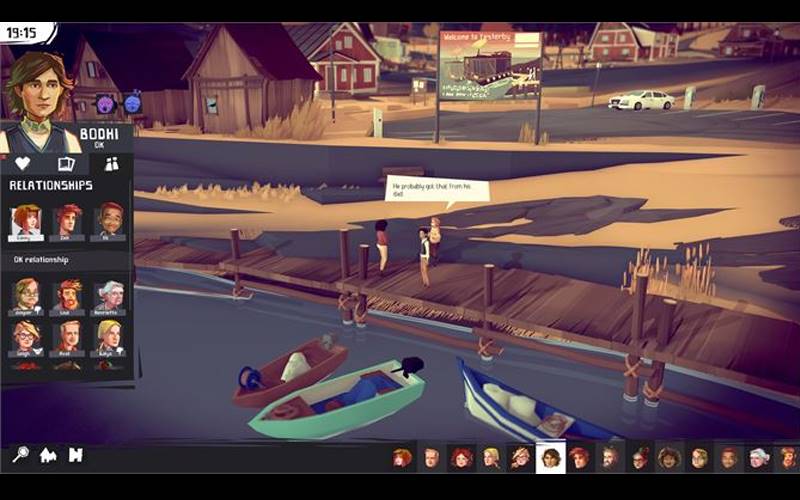The height and width of the screenshot is (500, 800).
Task: Select Katya's blonde portrait
Action: [x=110, y=337]
